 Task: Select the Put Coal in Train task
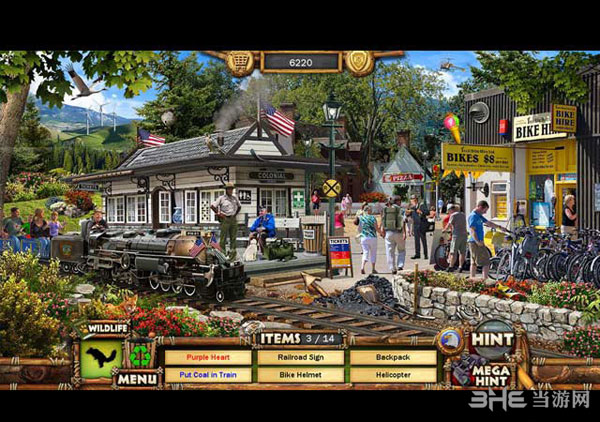[208, 375]
